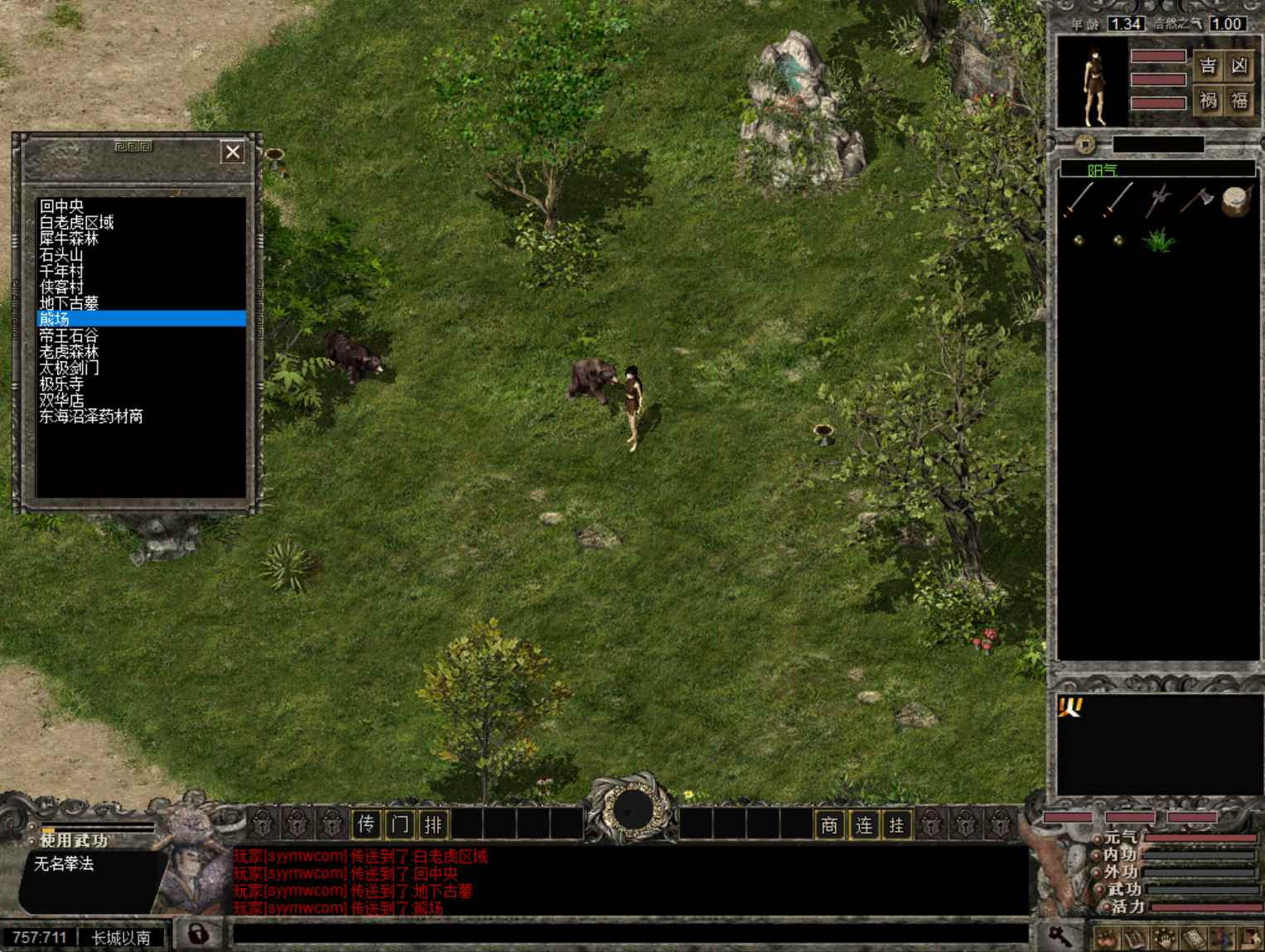
Task: Select 太极剑门 teleport entry
Action: point(69,368)
